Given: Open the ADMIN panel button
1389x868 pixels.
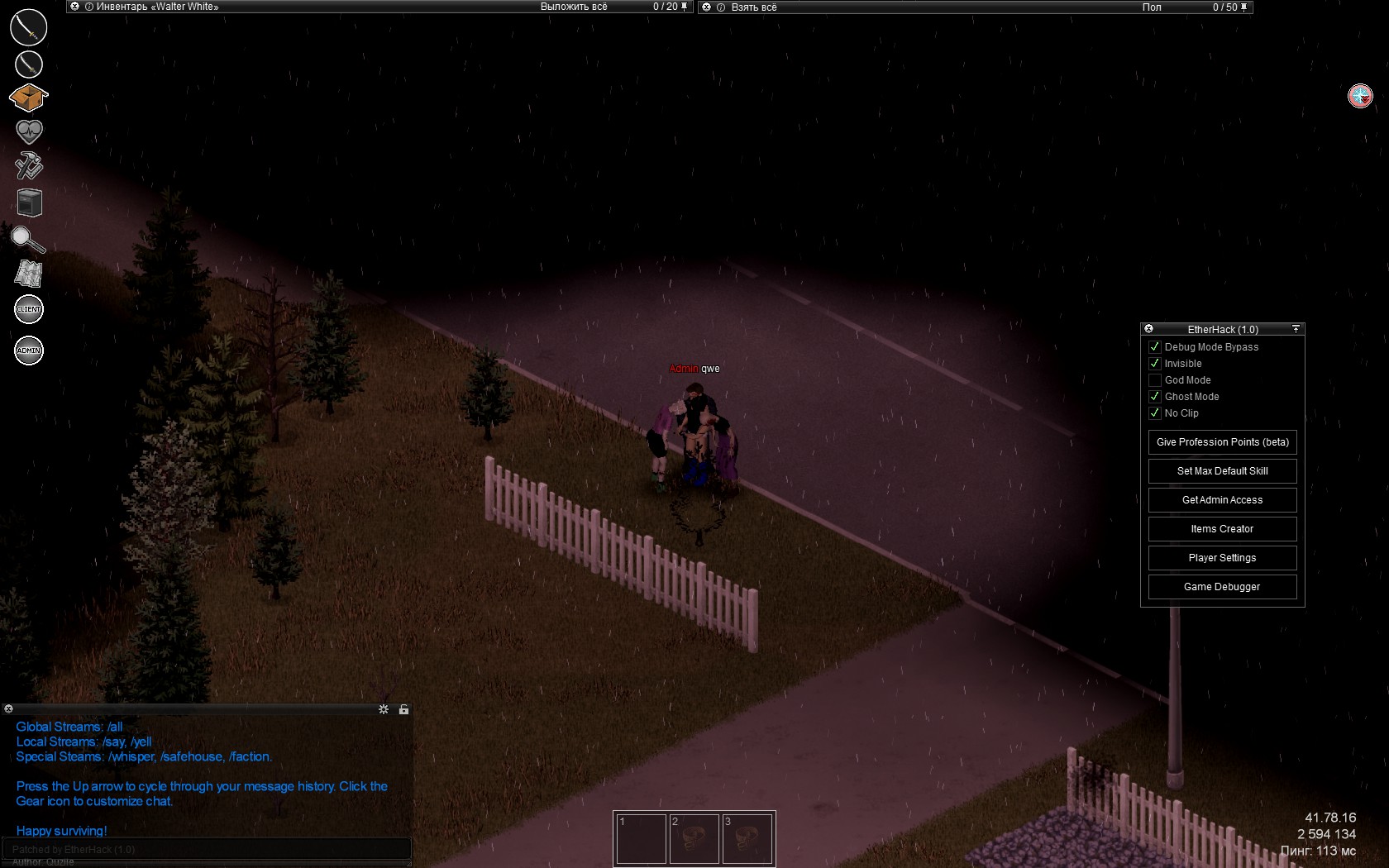Looking at the screenshot, I should (x=29, y=351).
